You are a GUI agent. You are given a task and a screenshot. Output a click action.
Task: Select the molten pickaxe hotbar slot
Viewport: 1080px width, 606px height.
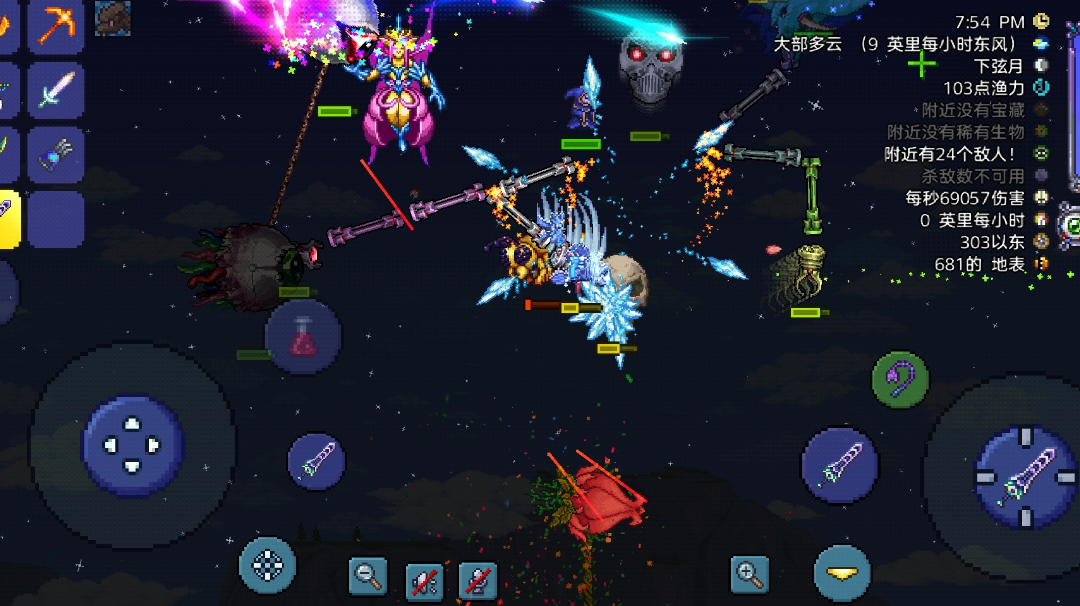point(55,24)
